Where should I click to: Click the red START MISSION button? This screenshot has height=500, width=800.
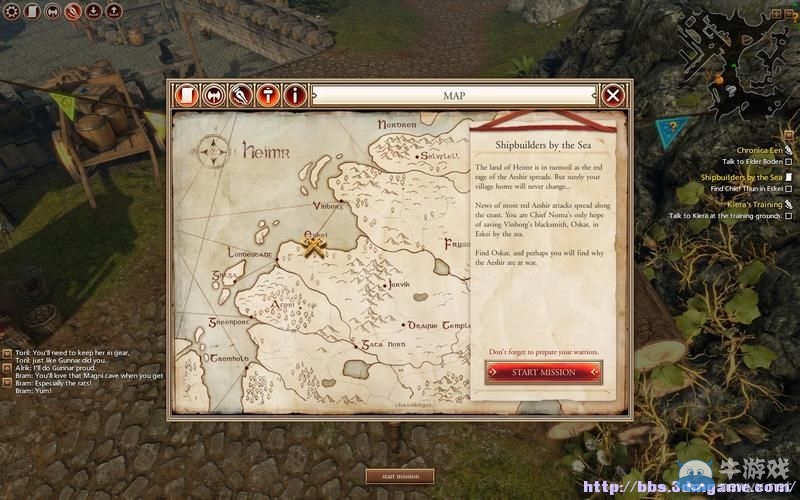point(544,372)
